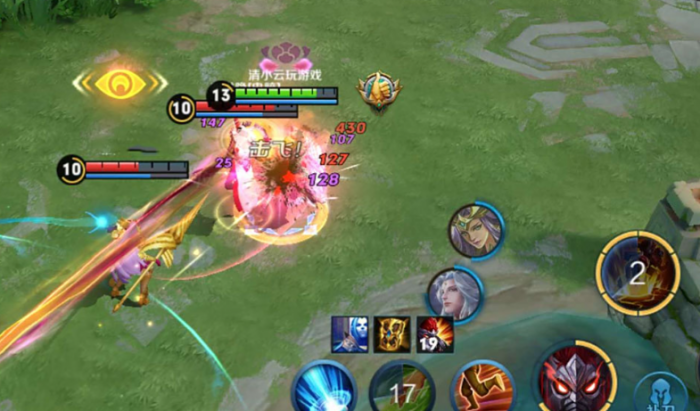Target the gold-crowned enemy hero portrait
700x411 pixels.
475,231
